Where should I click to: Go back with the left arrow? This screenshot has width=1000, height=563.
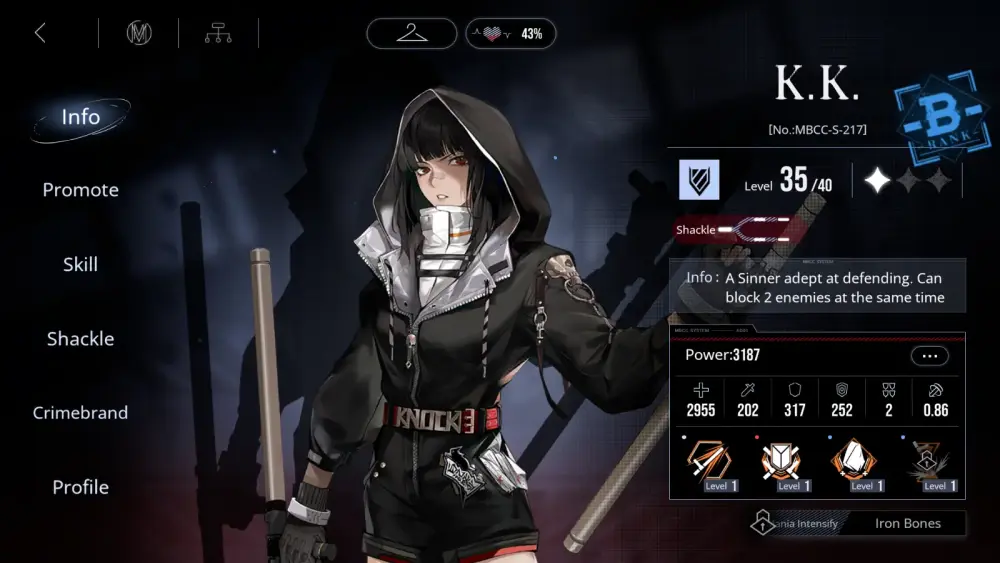click(40, 33)
